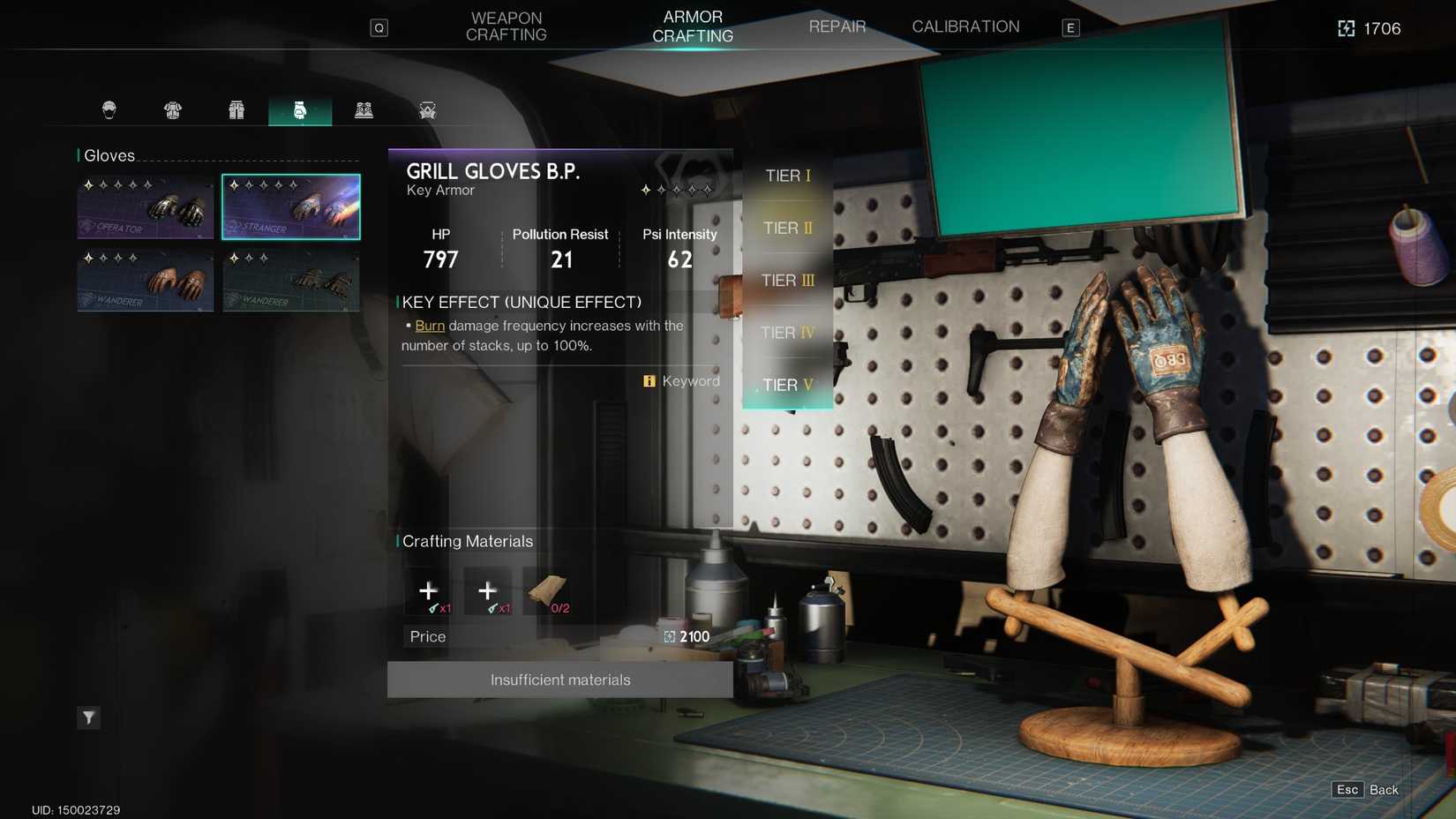Select Tier III blueprint option

[786, 280]
